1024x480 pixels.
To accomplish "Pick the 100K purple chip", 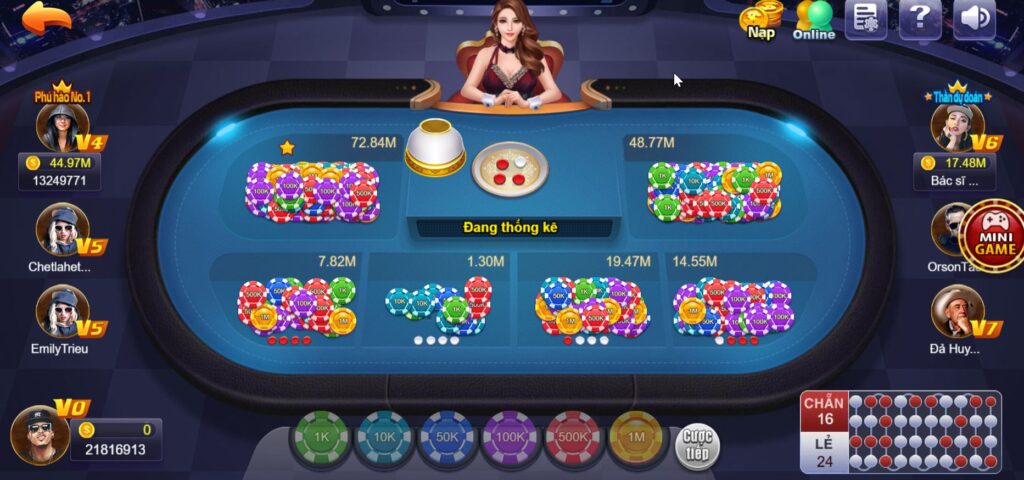I will point(511,438).
